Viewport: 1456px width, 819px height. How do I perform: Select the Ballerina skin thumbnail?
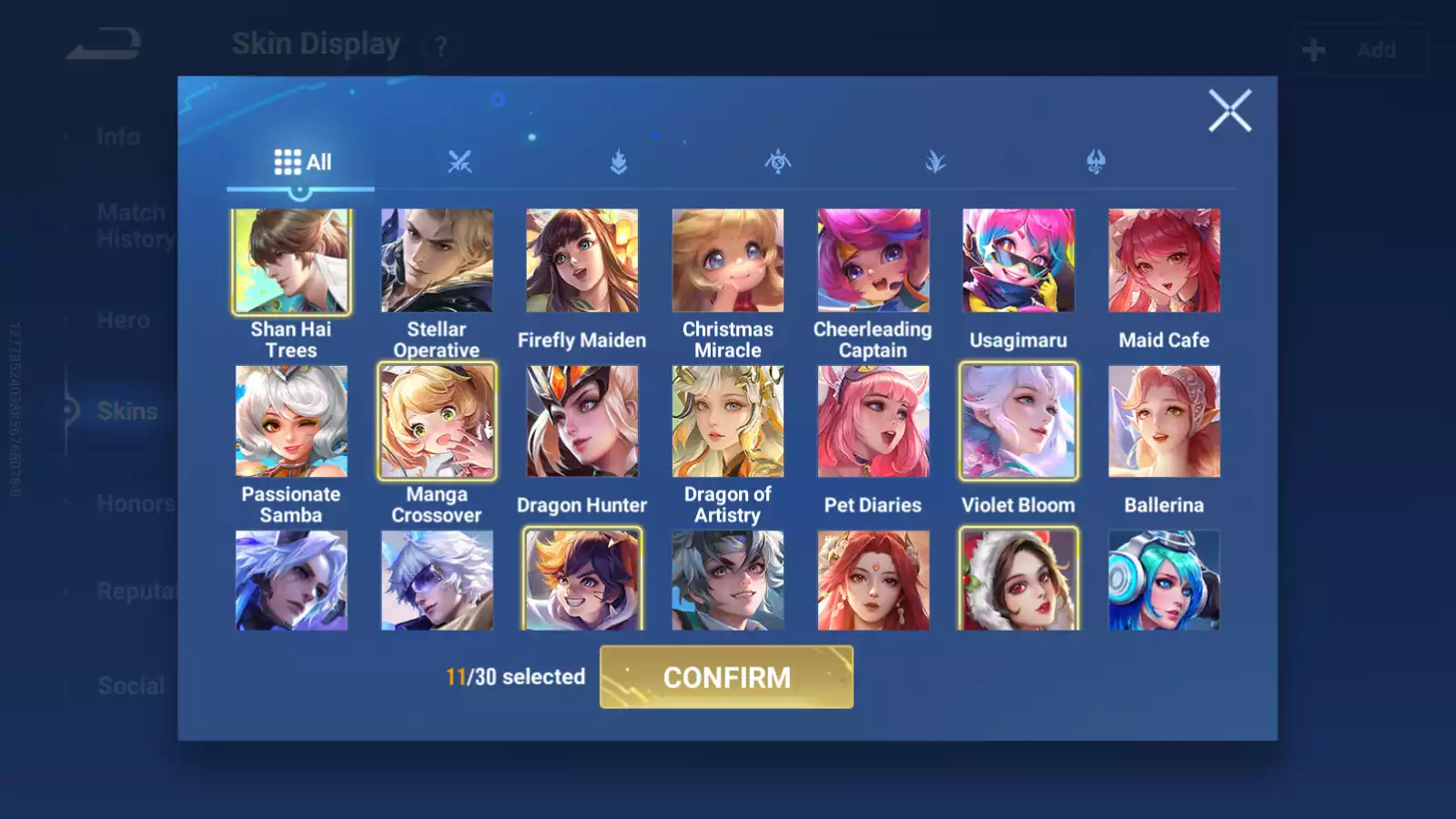click(1165, 422)
